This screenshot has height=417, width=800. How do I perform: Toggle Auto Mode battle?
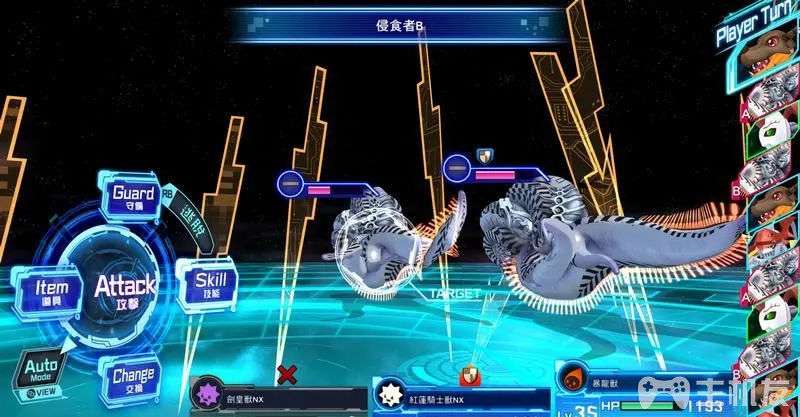point(39,378)
